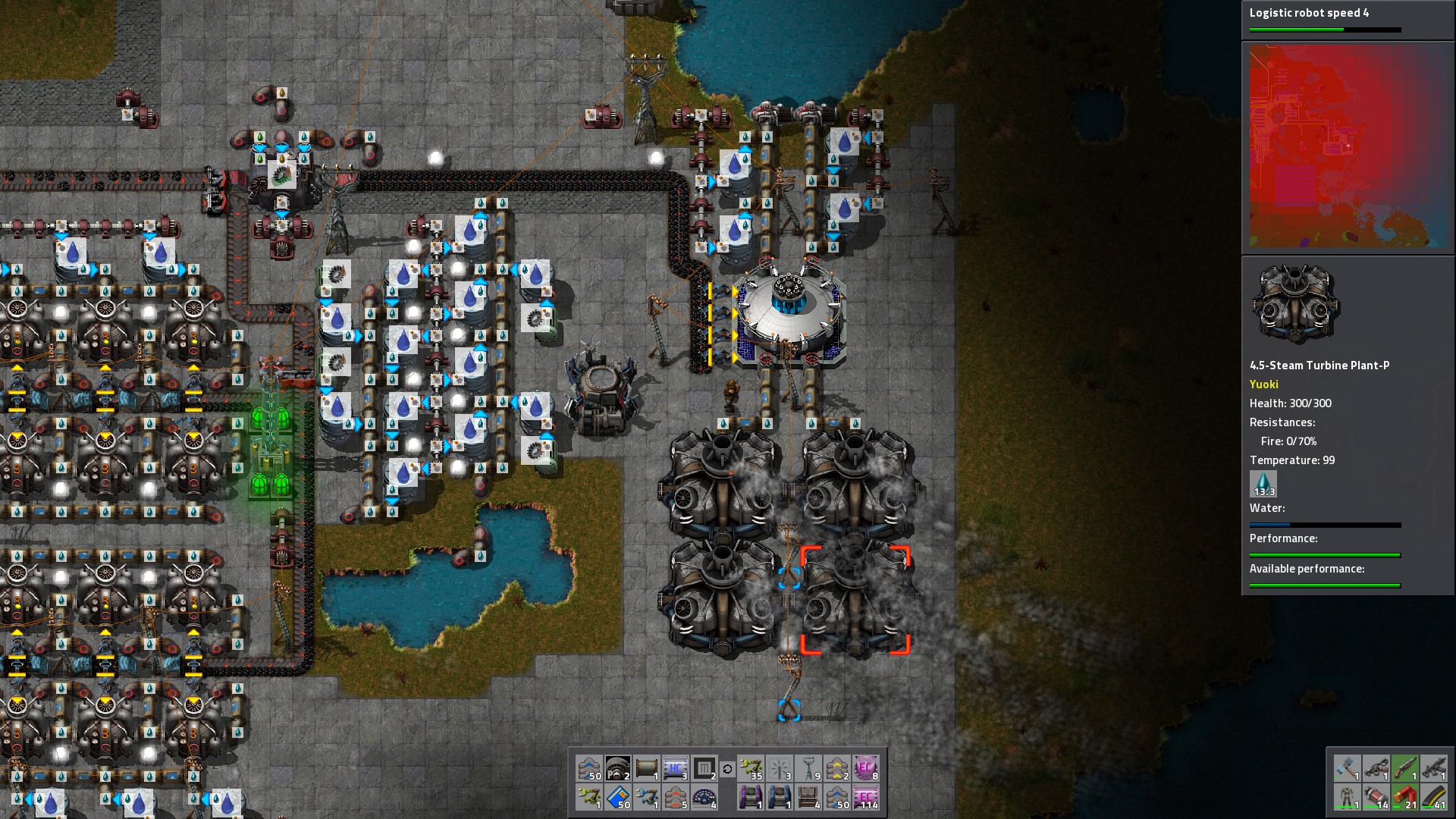
Task: Pick the blue semicircle dial item slot
Action: tap(704, 797)
